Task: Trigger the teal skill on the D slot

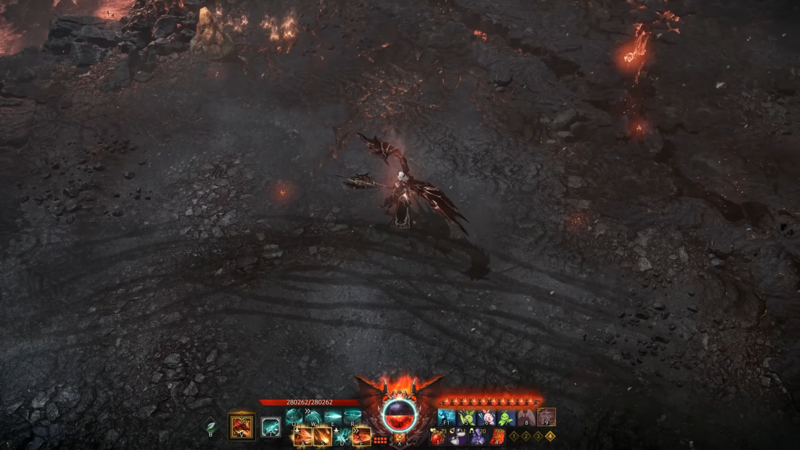Action: click(x=343, y=436)
